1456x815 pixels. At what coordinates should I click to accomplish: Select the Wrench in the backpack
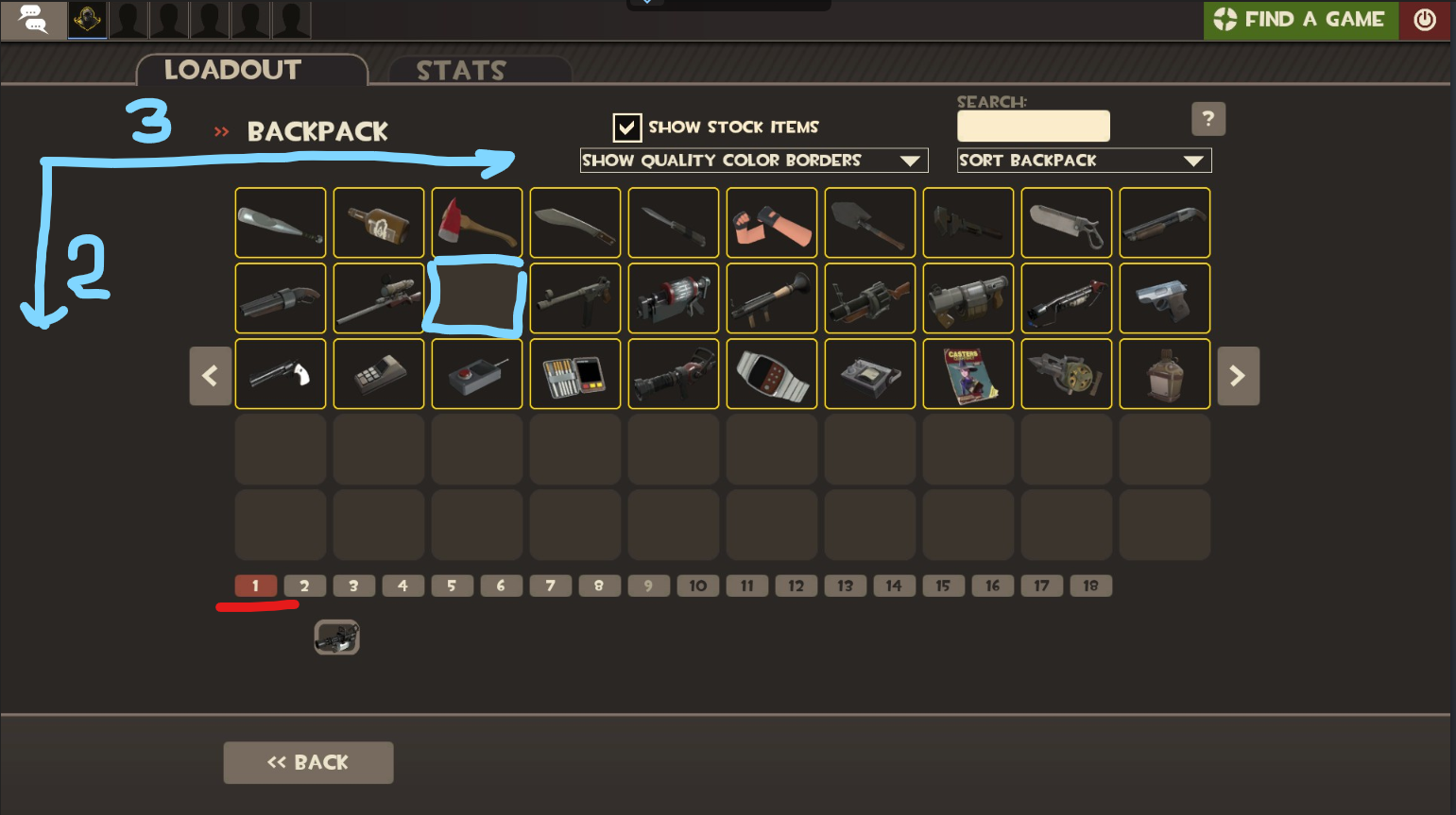coord(968,222)
